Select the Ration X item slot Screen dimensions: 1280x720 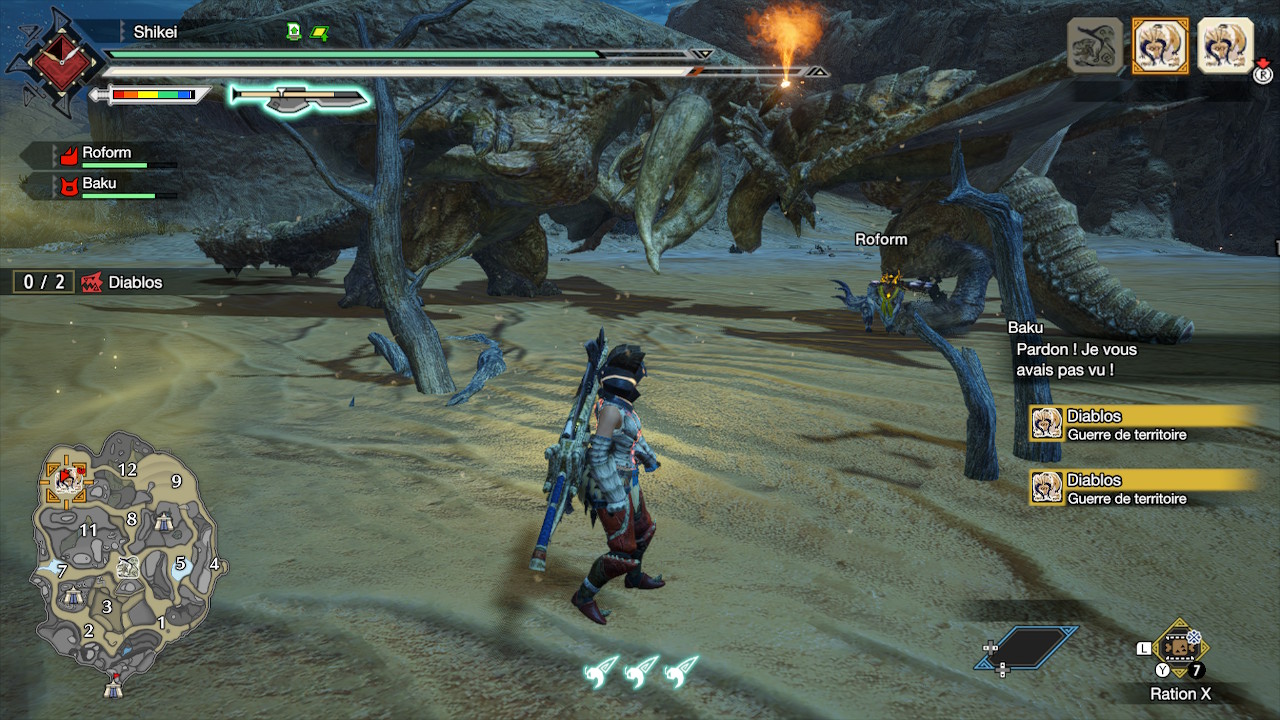[1181, 647]
